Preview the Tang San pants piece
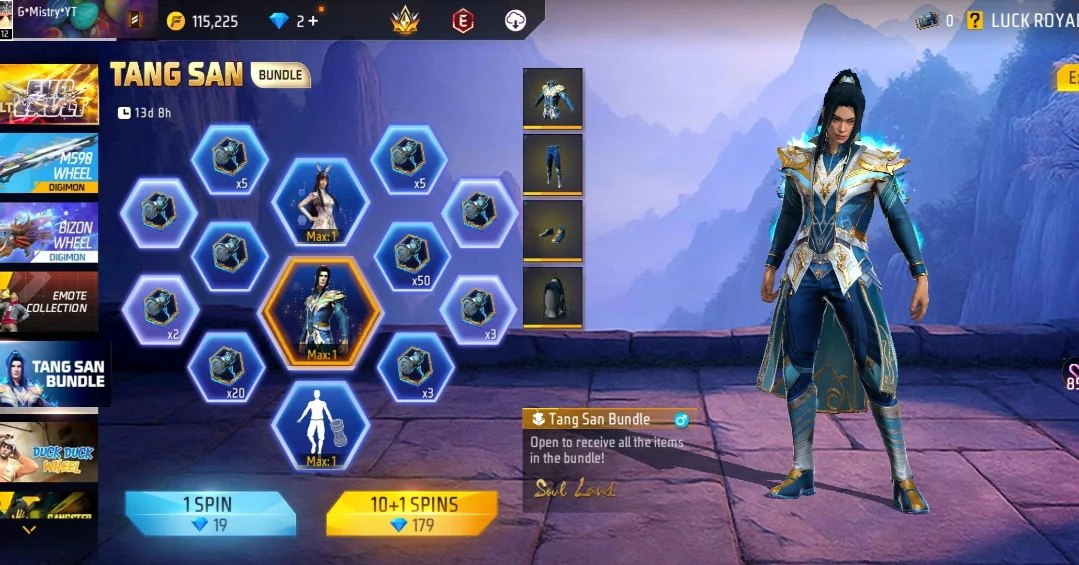The width and height of the screenshot is (1079, 565). [x=552, y=164]
